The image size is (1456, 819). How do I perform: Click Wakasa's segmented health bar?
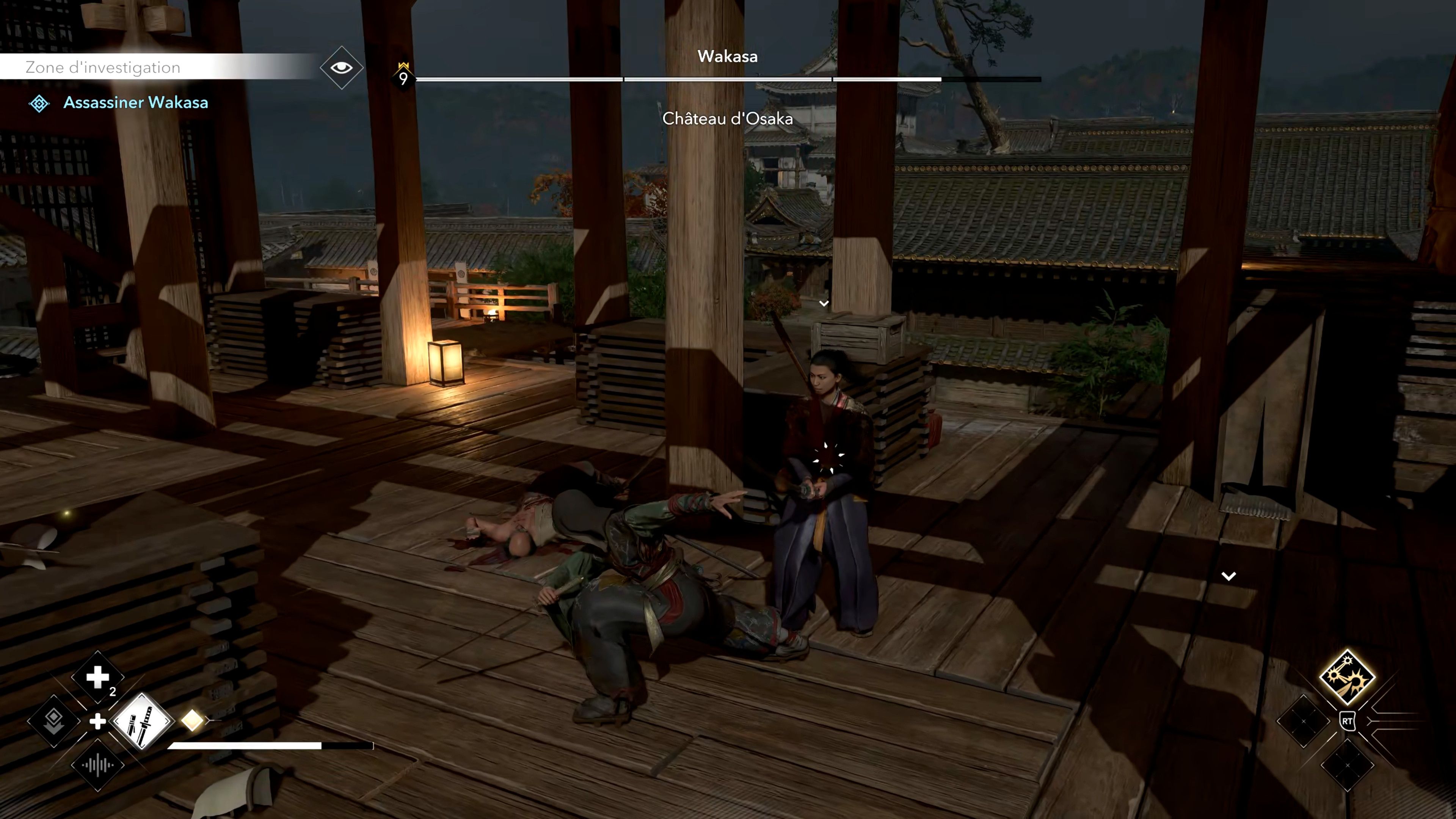tap(723, 79)
